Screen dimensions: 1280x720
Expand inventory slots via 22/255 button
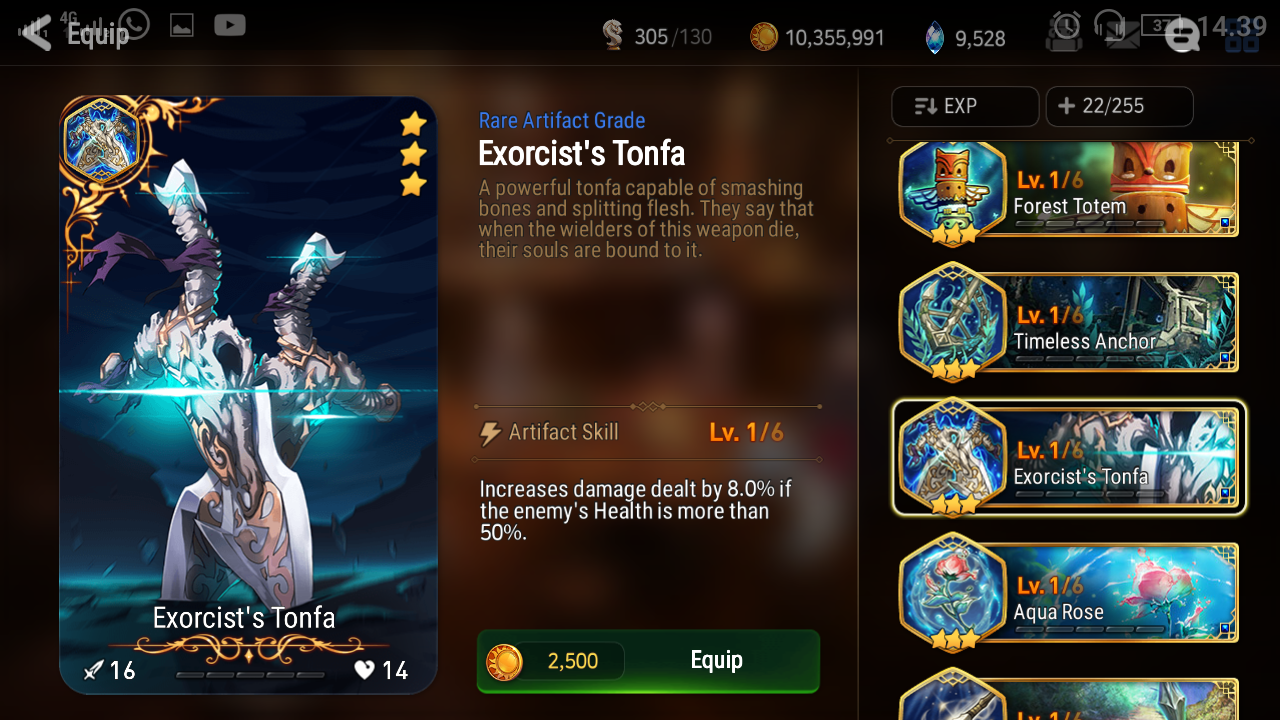pos(1119,106)
